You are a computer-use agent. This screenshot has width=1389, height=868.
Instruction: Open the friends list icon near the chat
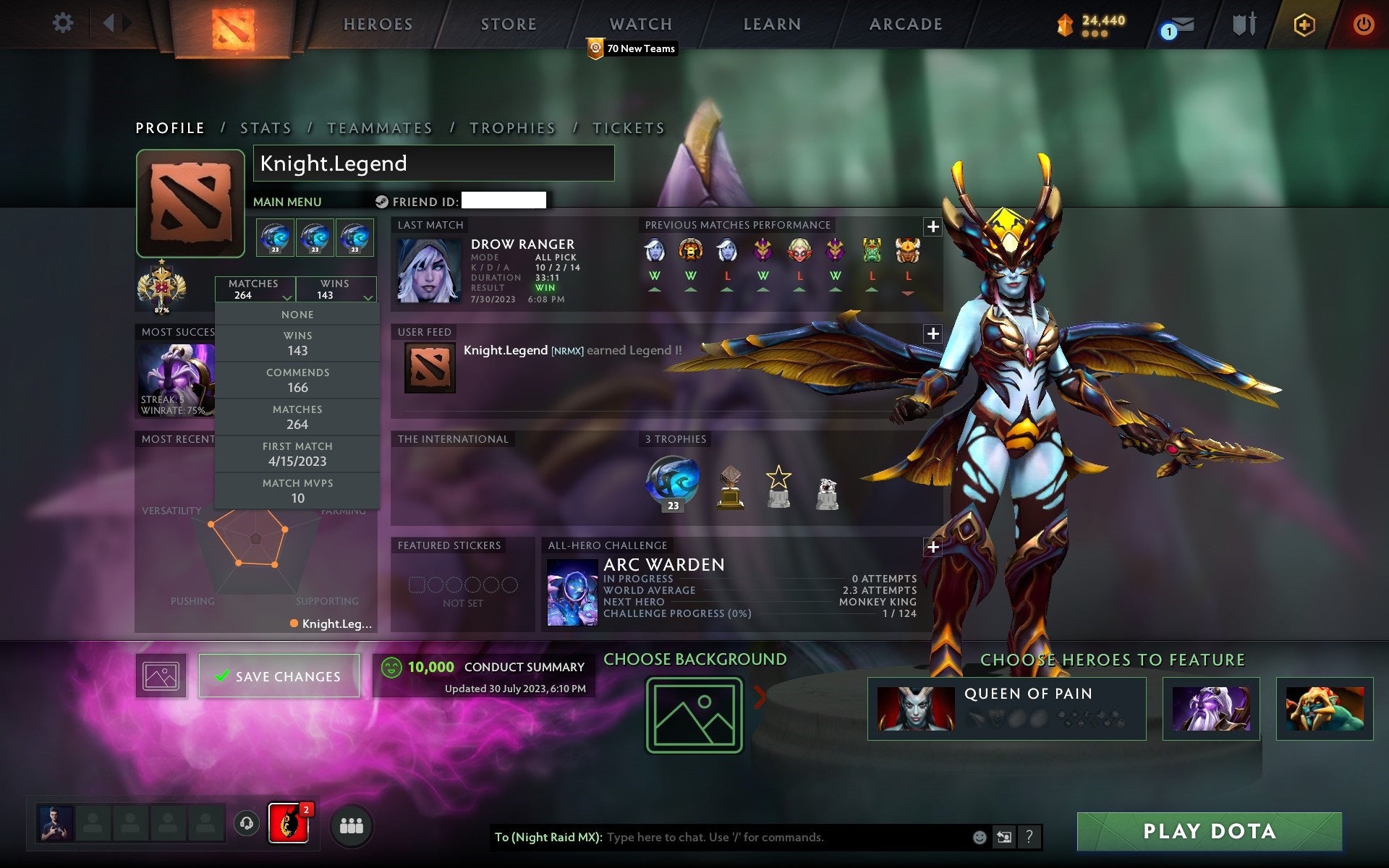click(x=352, y=824)
